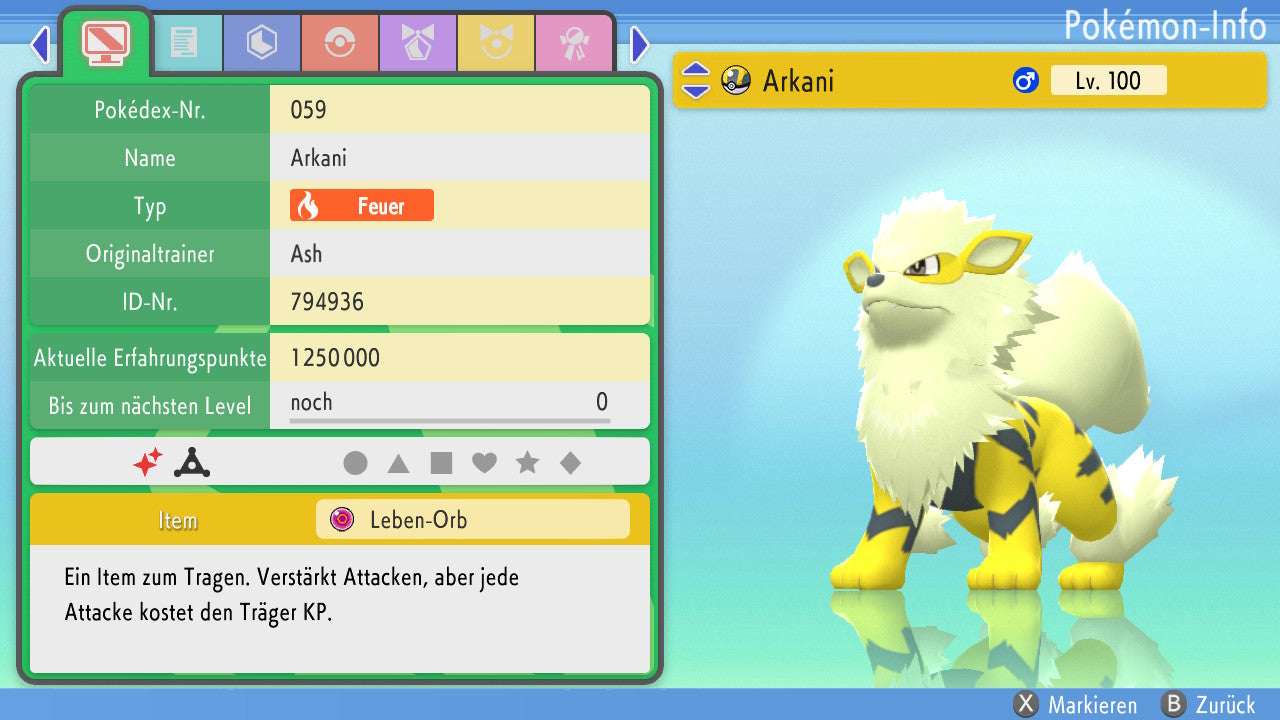
Task: Toggle the star marking
Action: point(527,463)
